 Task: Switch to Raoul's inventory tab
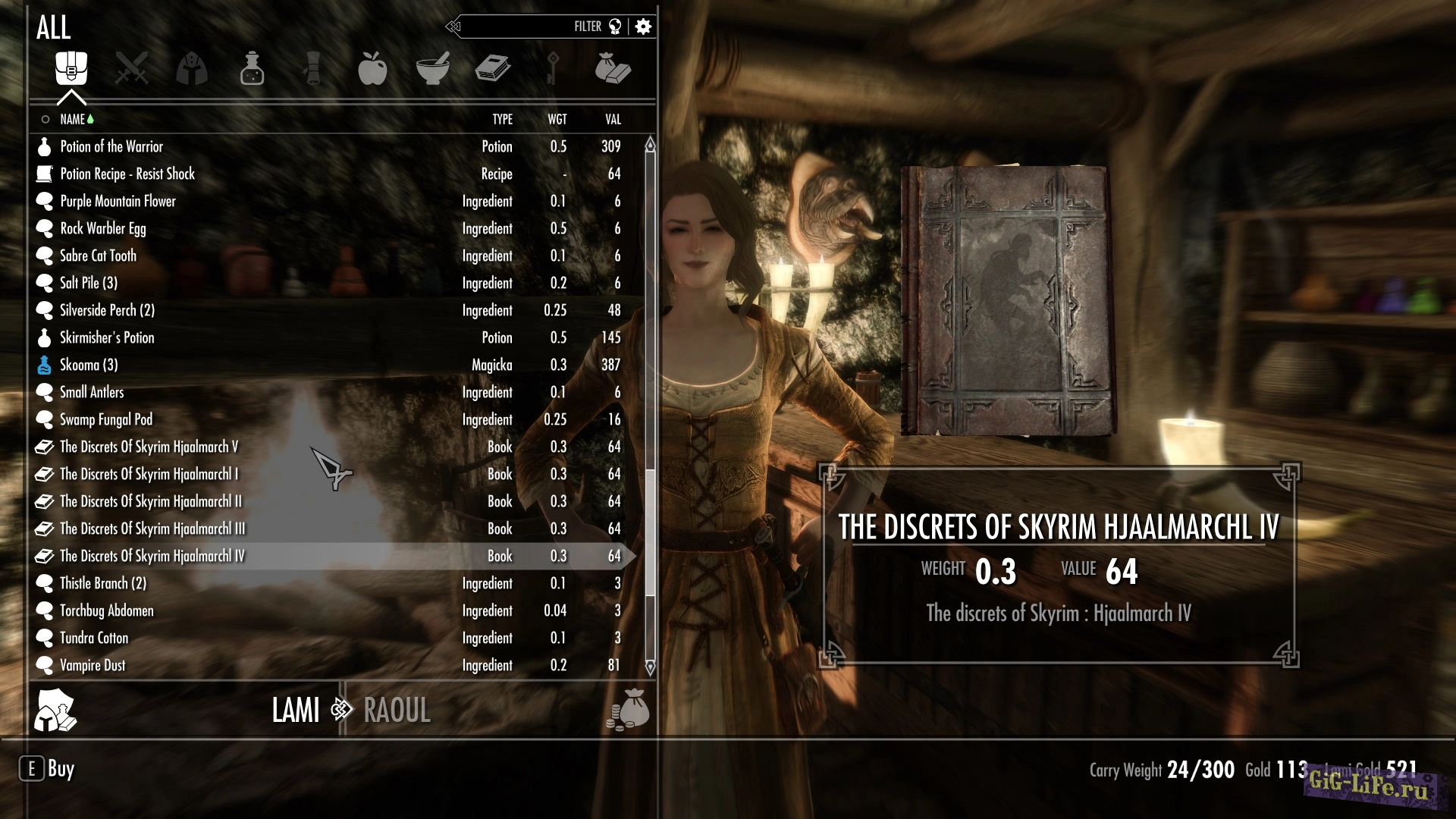coord(397,711)
